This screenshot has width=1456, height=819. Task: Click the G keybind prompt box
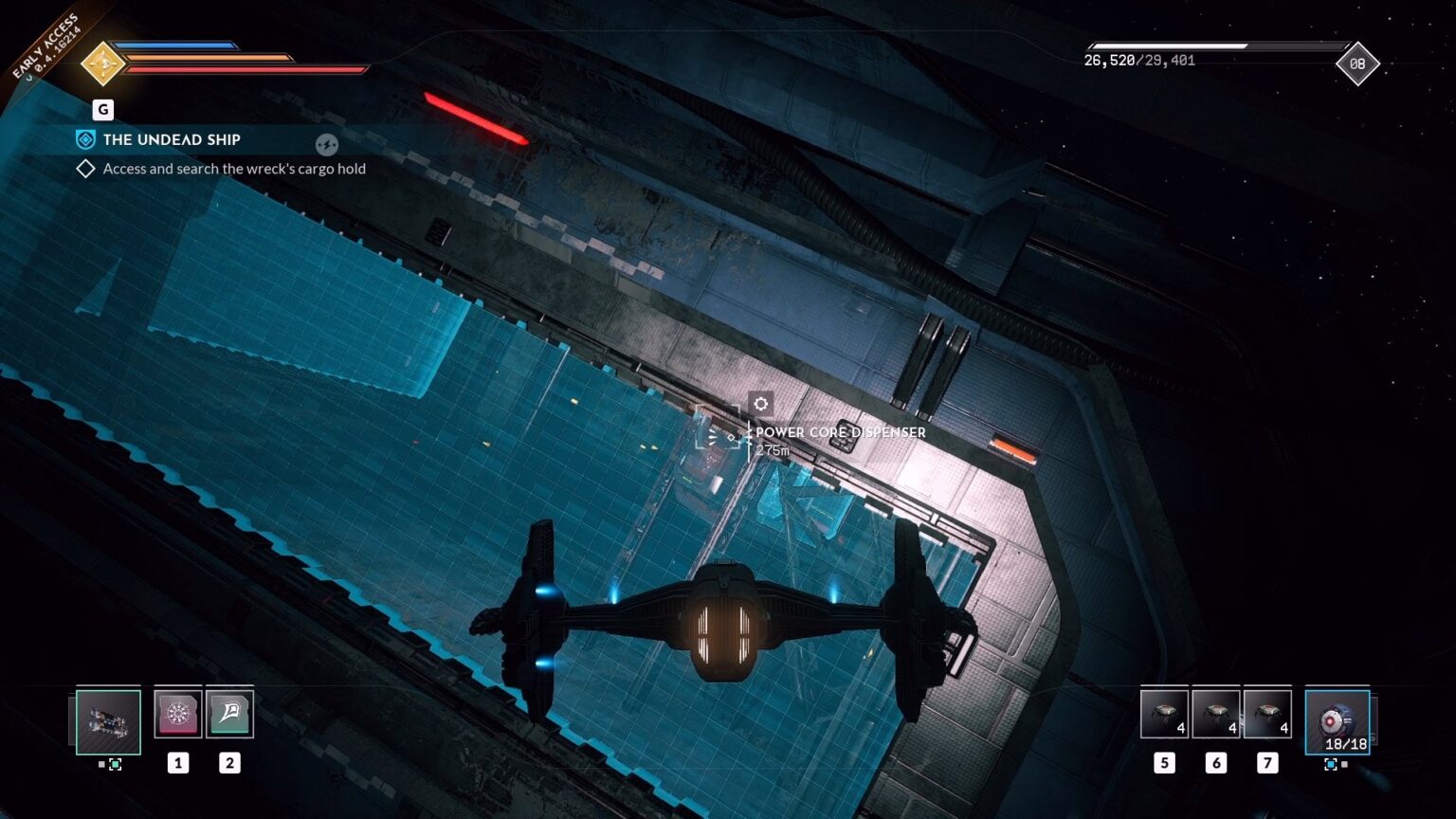pos(101,109)
